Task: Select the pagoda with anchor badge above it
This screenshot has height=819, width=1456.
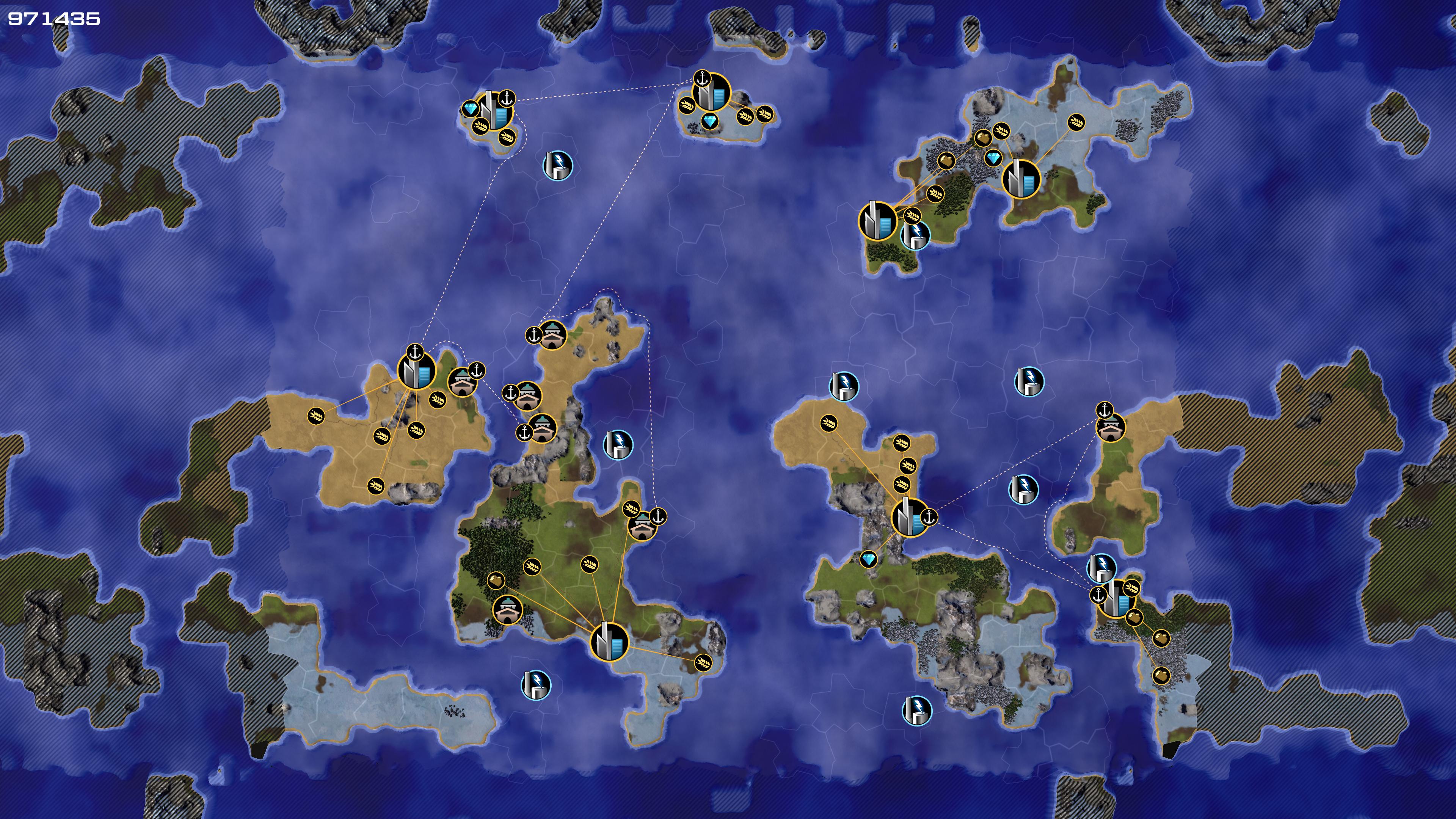Action: point(1111,428)
